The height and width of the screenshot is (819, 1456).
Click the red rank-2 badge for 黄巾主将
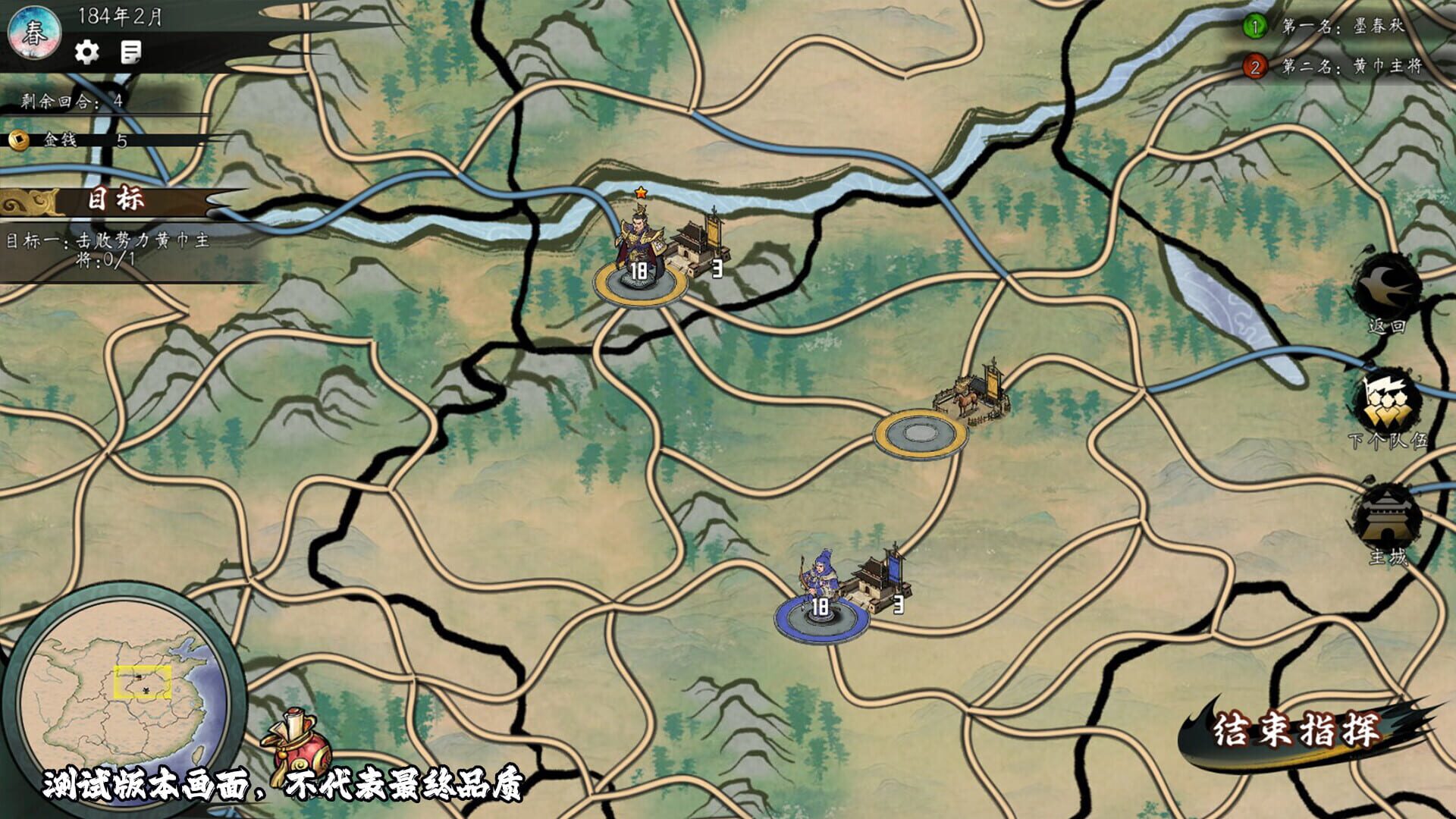[x=1257, y=67]
